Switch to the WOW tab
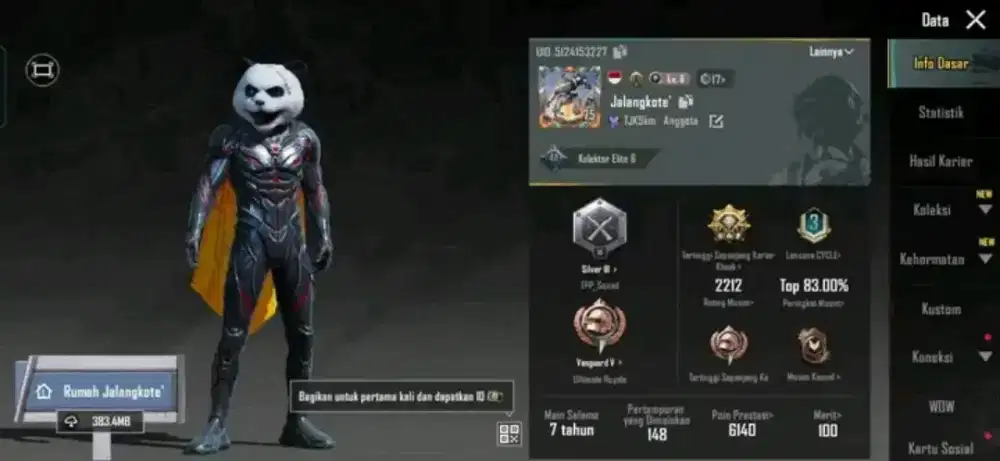The height and width of the screenshot is (461, 1000). pyautogui.click(x=941, y=406)
